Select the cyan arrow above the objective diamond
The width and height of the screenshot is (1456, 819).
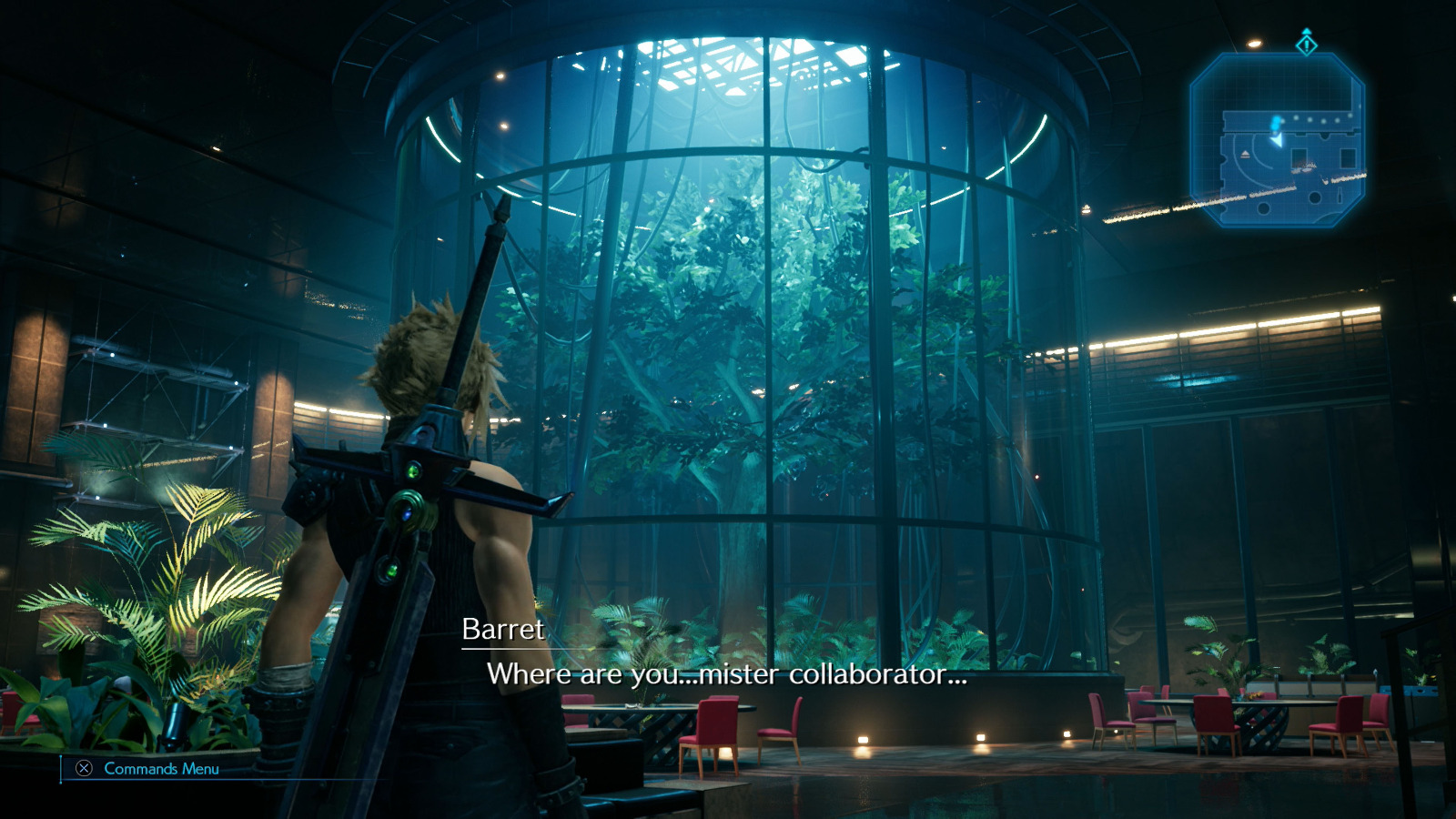coord(1307,32)
